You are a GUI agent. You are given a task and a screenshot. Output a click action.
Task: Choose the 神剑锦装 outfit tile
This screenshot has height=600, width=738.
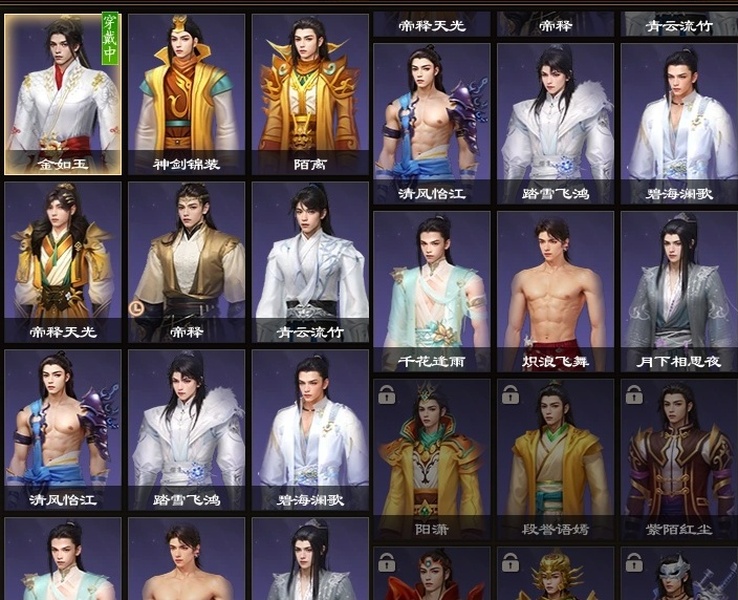pos(186,95)
